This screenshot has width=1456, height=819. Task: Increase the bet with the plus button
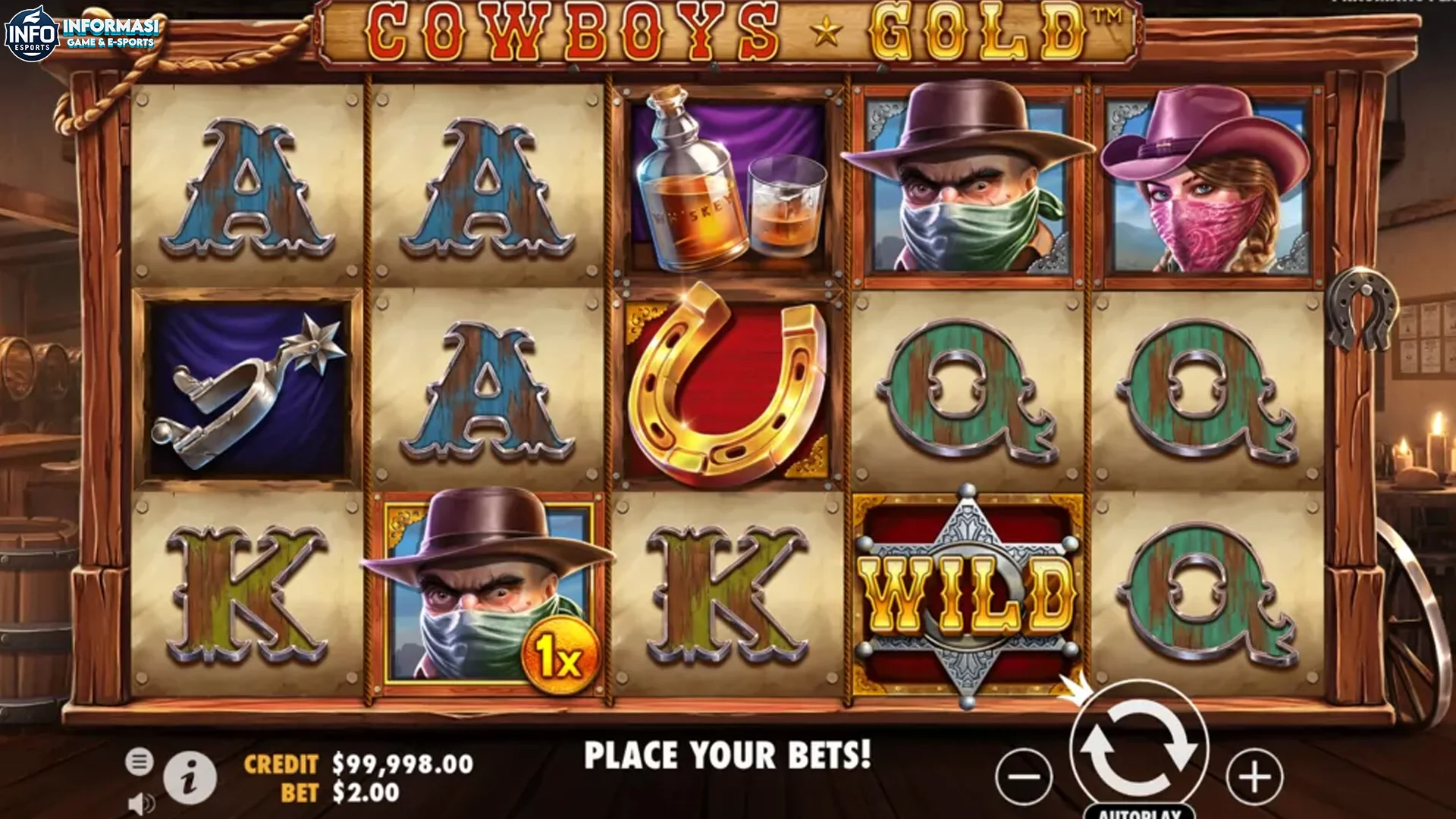tap(1255, 775)
